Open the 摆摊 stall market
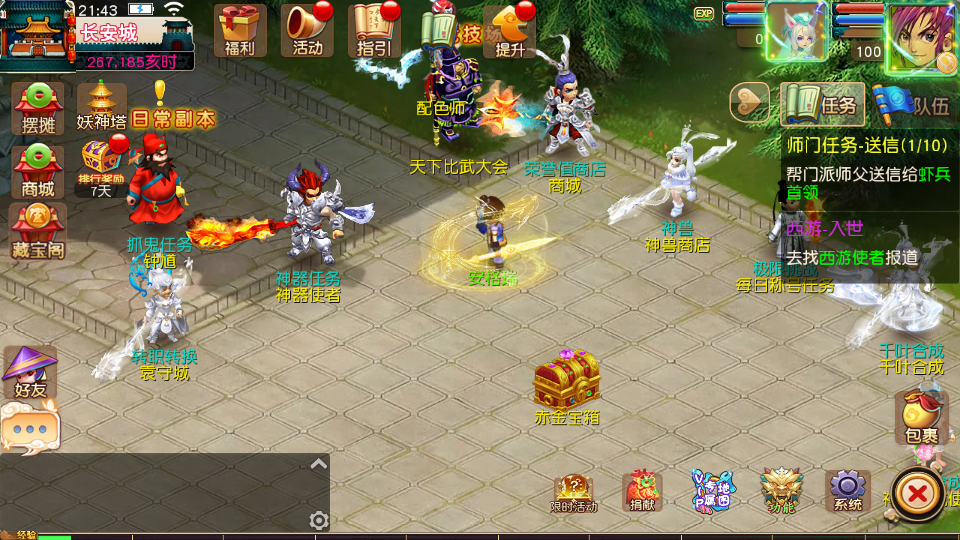The image size is (960, 540). (x=37, y=108)
